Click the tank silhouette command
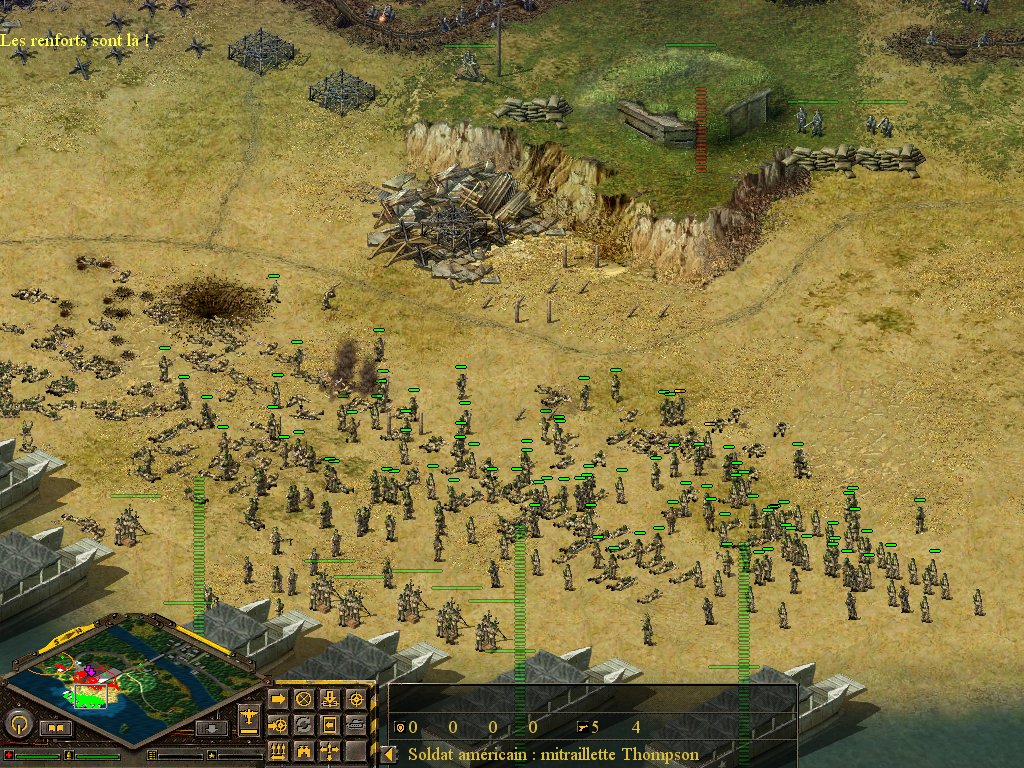Image resolution: width=1024 pixels, height=768 pixels. 355,724
